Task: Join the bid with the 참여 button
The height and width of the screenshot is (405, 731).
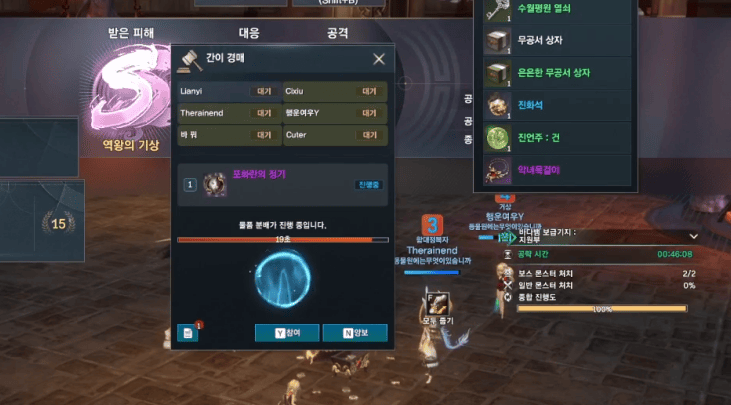Action: click(286, 333)
